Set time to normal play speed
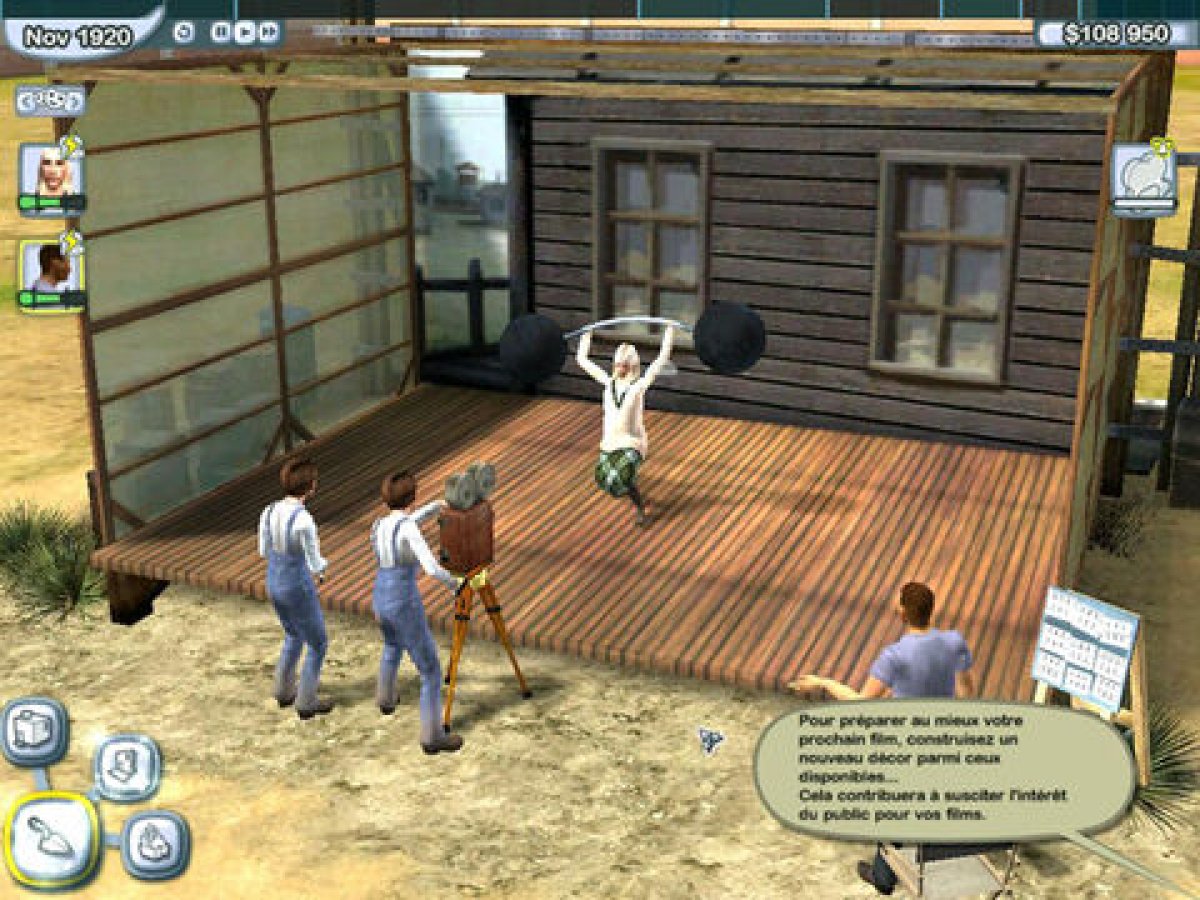This screenshot has width=1200, height=900. [x=245, y=32]
